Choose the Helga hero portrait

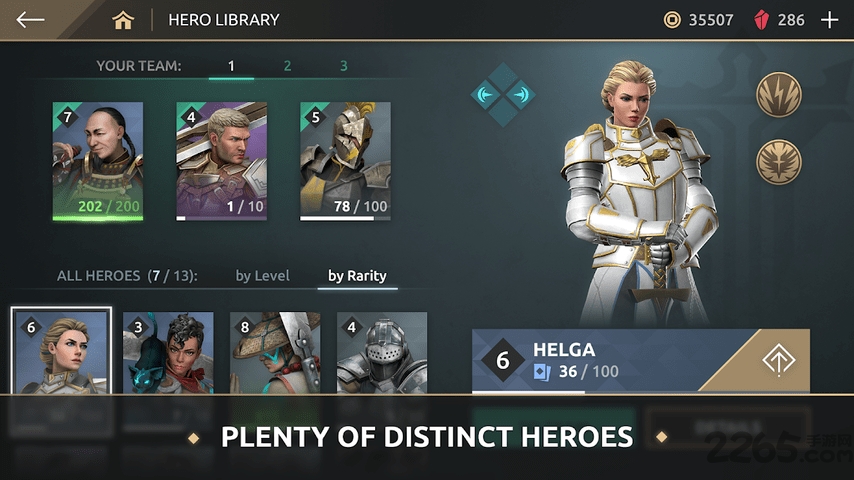(62, 352)
